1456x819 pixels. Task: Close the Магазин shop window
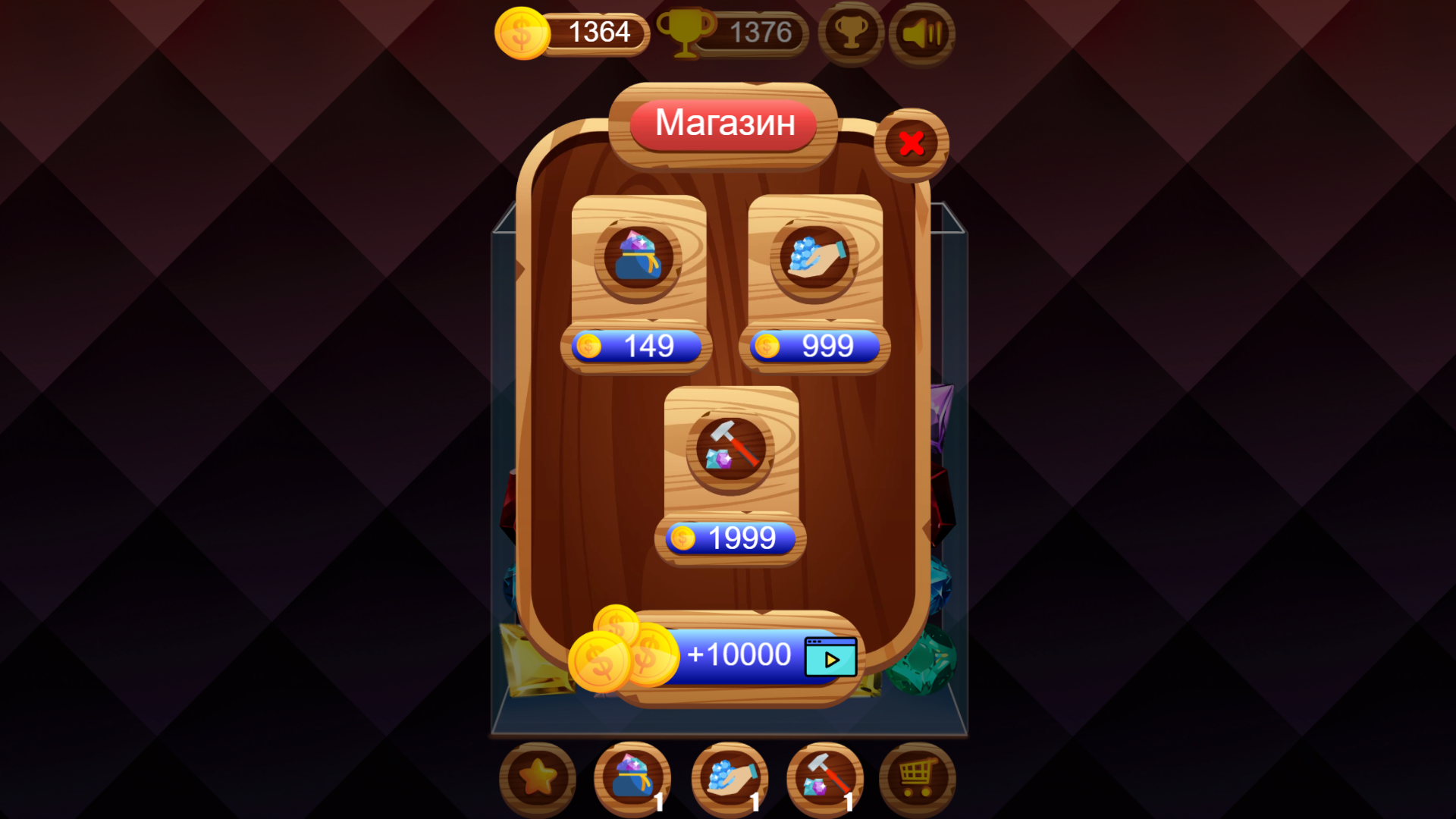coord(912,143)
